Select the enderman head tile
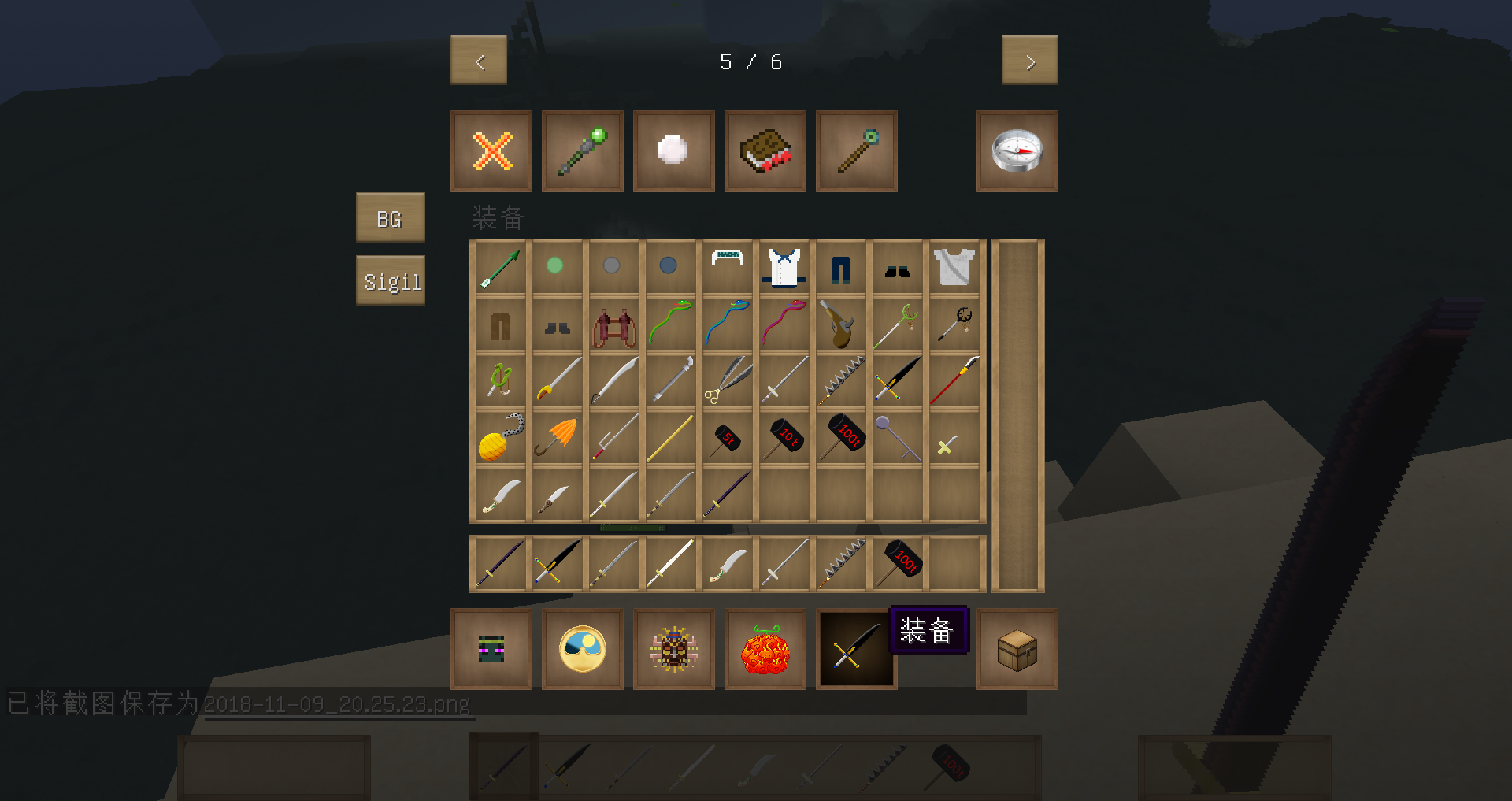 click(x=491, y=649)
